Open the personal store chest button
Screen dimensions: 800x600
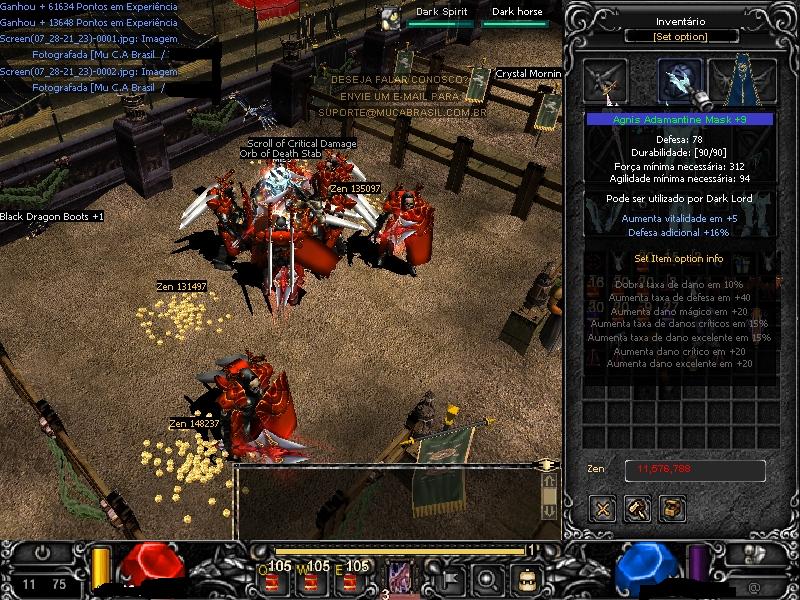(x=672, y=508)
